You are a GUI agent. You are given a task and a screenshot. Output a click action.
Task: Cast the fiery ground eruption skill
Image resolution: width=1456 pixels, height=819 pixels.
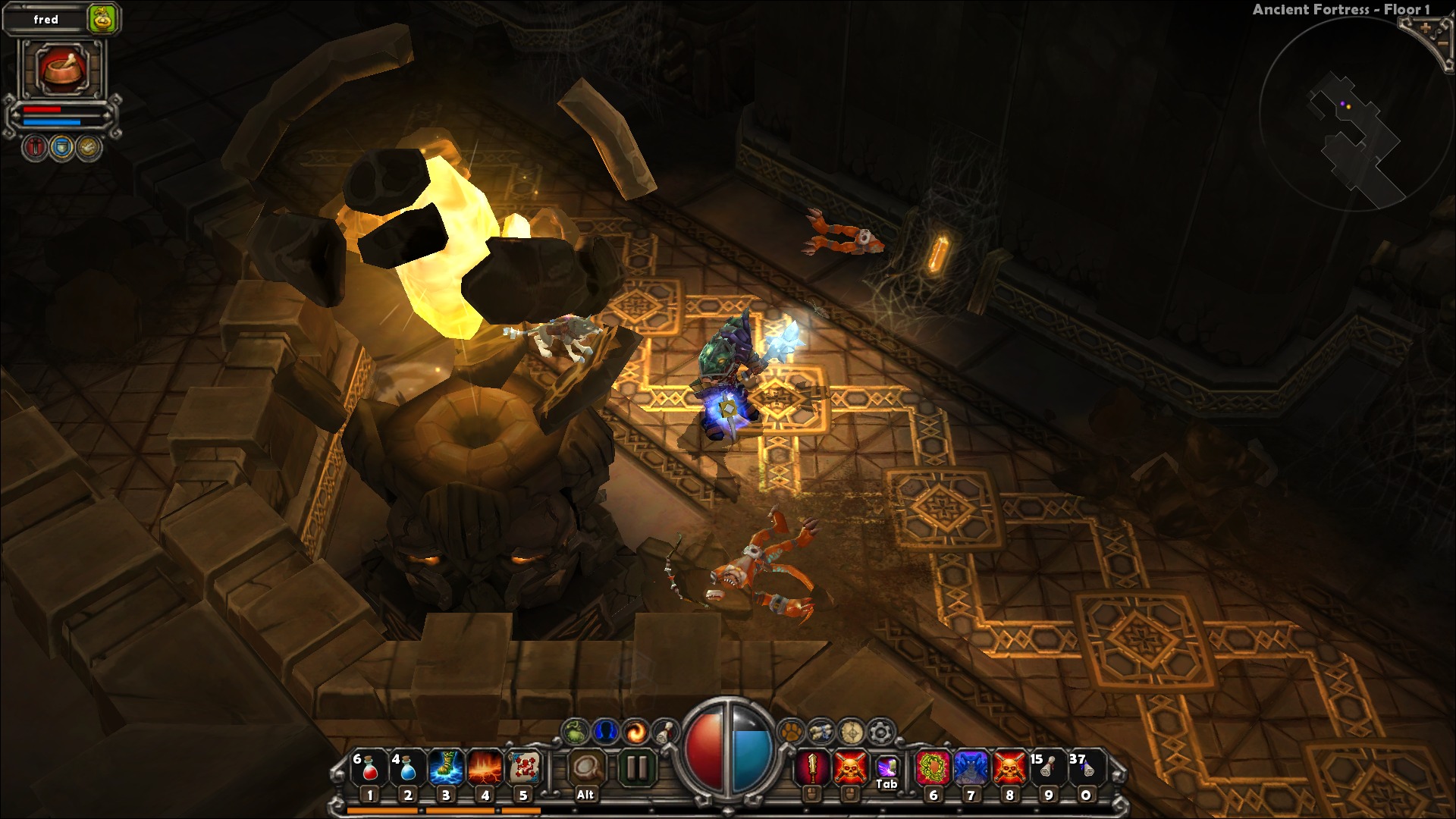(x=485, y=768)
